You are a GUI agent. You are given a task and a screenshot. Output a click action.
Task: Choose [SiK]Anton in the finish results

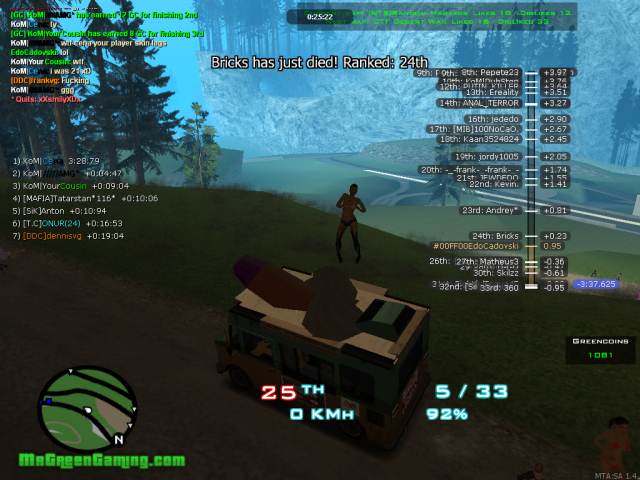click(x=58, y=211)
